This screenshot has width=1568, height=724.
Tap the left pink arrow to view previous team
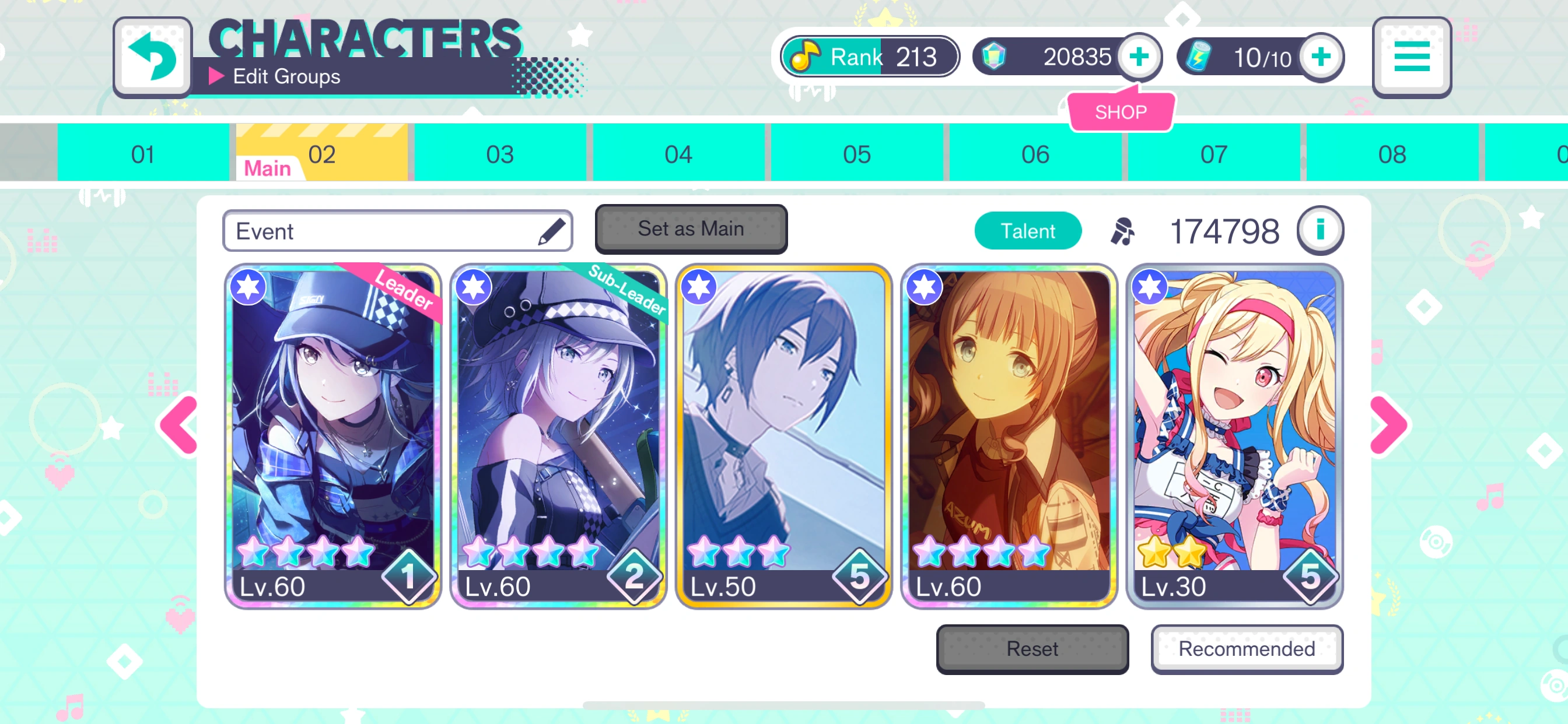(x=177, y=426)
